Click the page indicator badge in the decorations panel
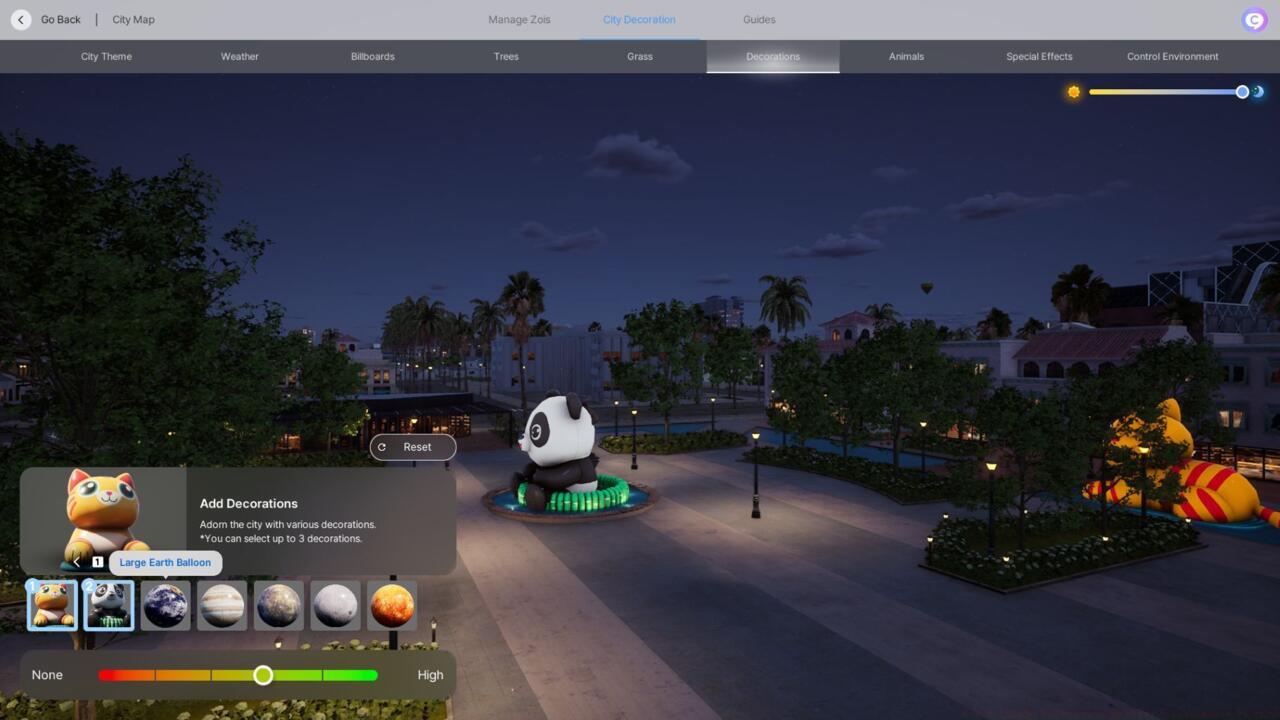Viewport: 1280px width, 720px height. coord(97,561)
